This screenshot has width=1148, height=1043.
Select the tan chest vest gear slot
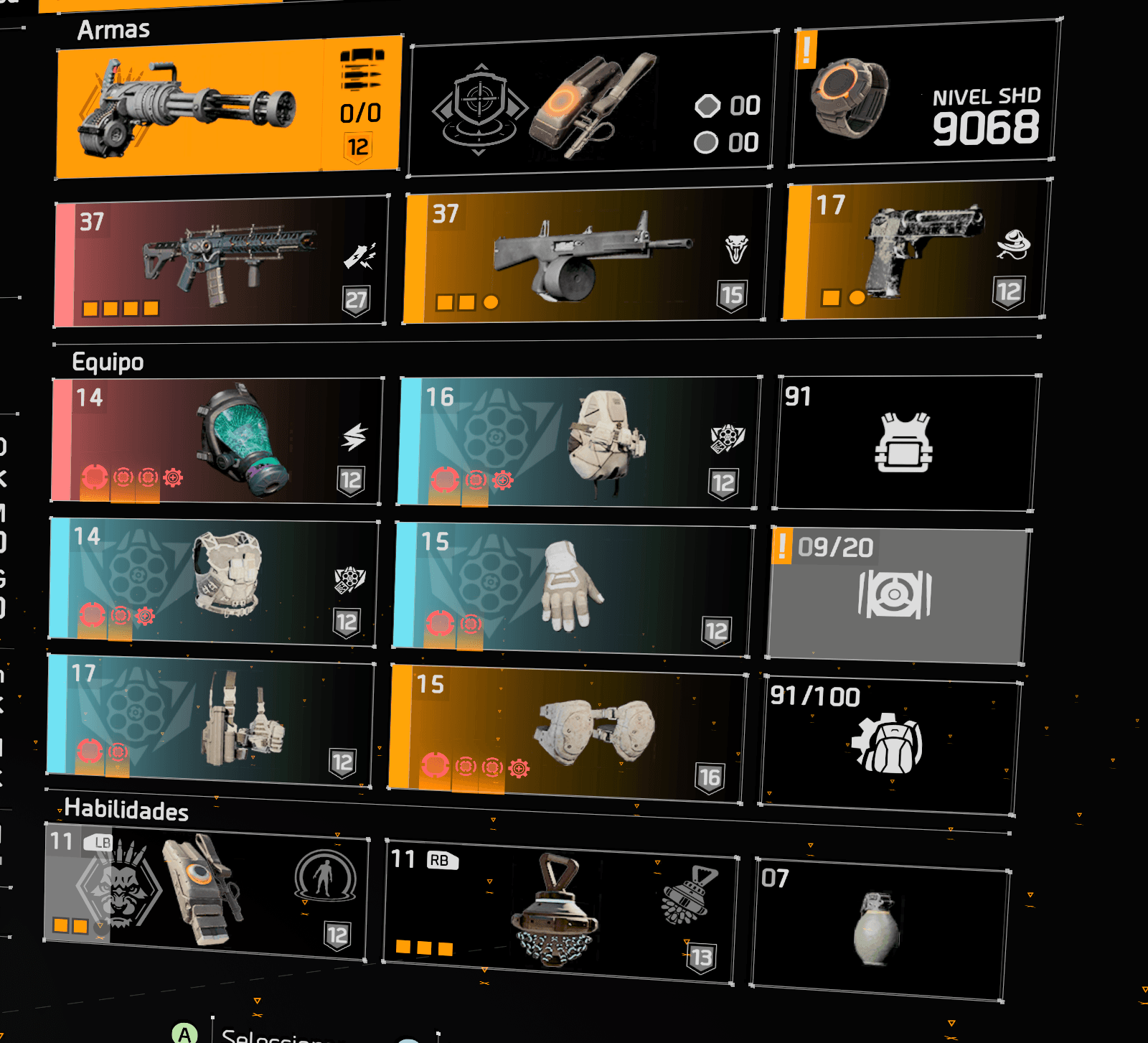213,581
